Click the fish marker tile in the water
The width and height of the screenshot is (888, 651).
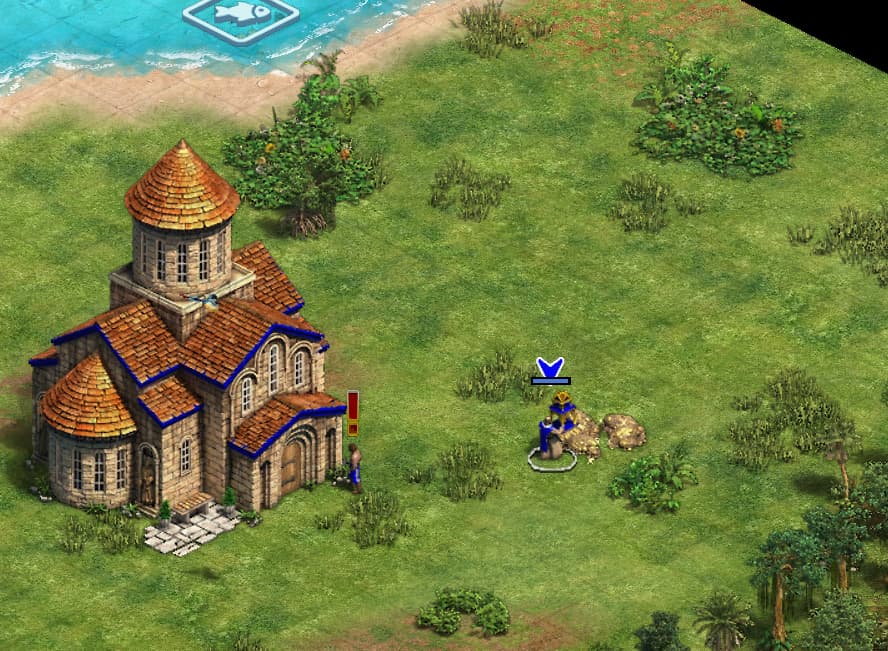[240, 16]
